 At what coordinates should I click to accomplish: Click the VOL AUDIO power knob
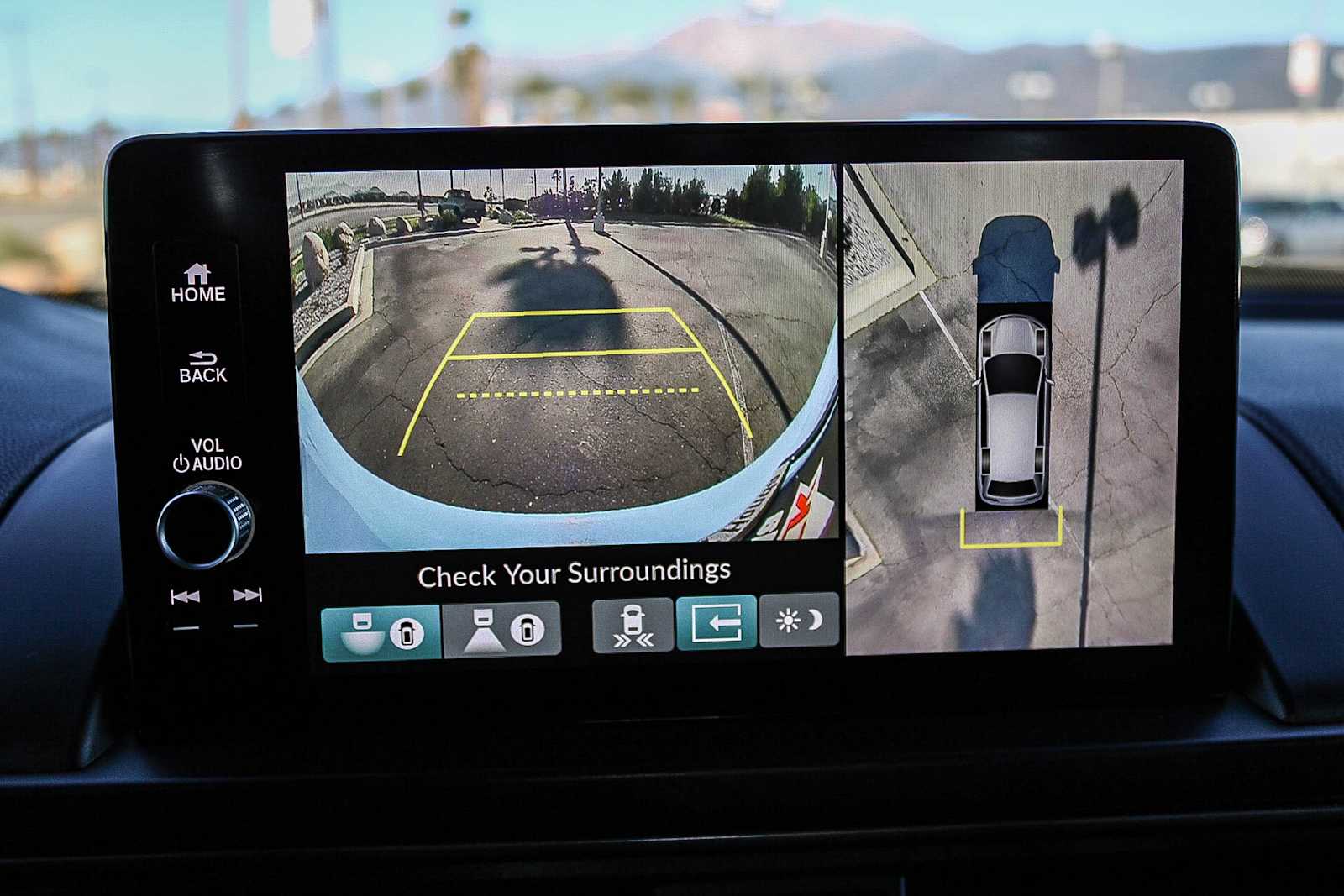204,525
